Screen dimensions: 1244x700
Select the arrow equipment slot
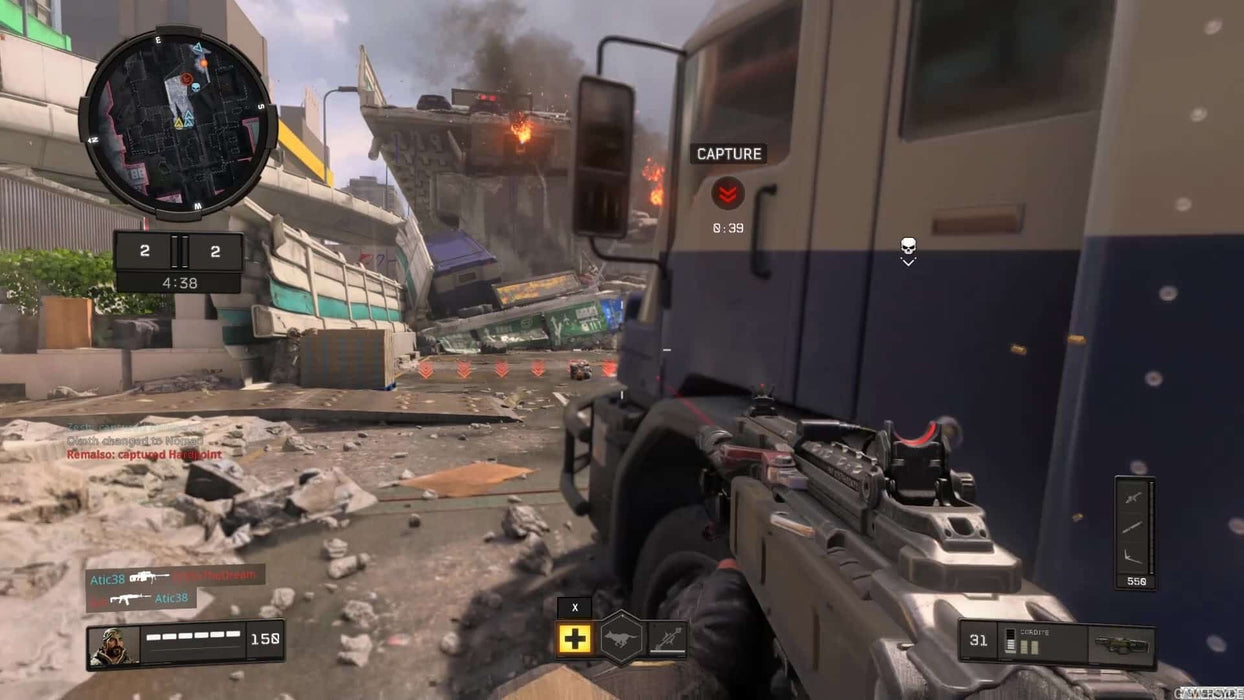click(667, 638)
